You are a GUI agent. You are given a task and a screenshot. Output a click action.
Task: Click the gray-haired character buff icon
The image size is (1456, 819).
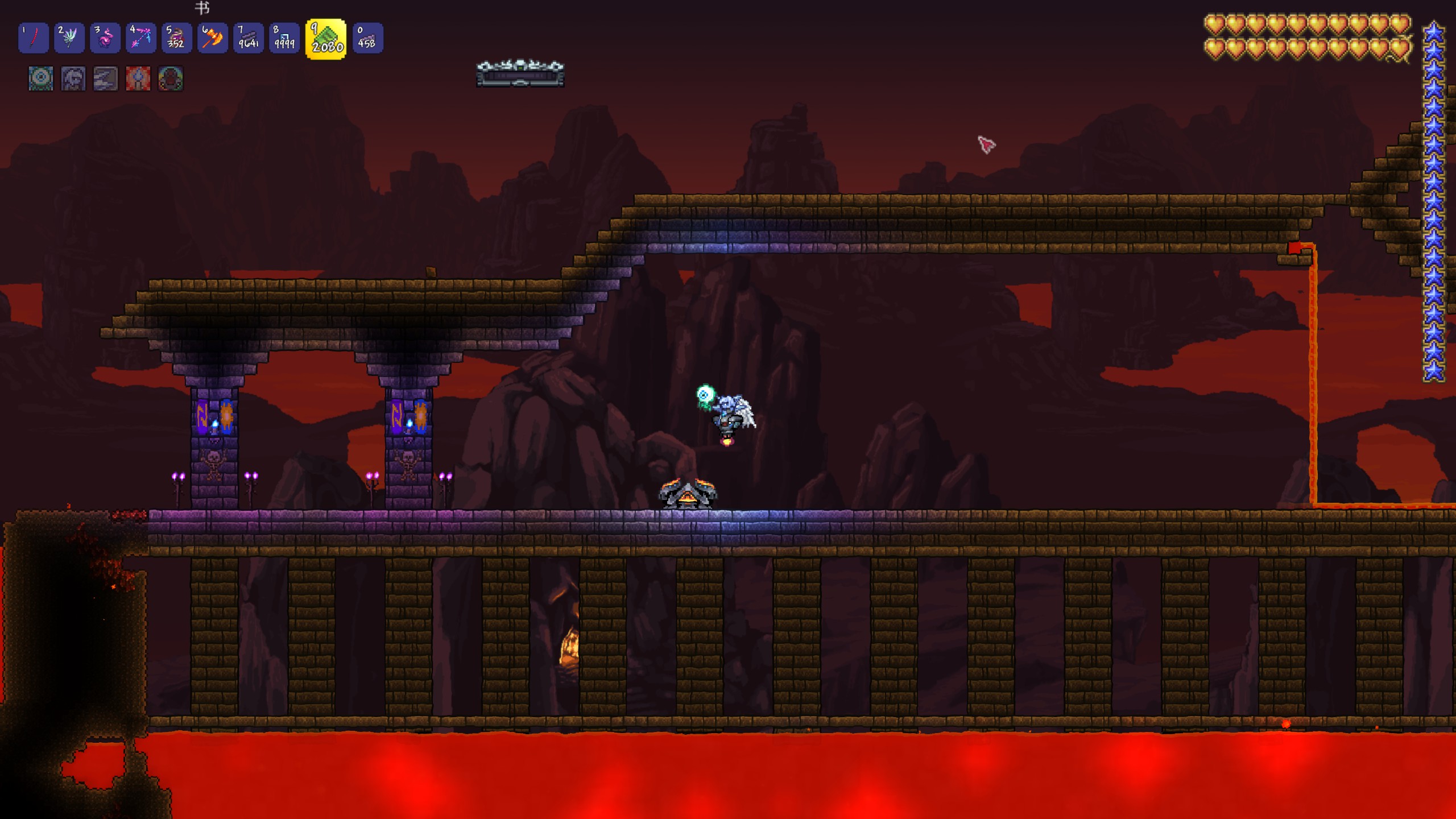coord(73,78)
